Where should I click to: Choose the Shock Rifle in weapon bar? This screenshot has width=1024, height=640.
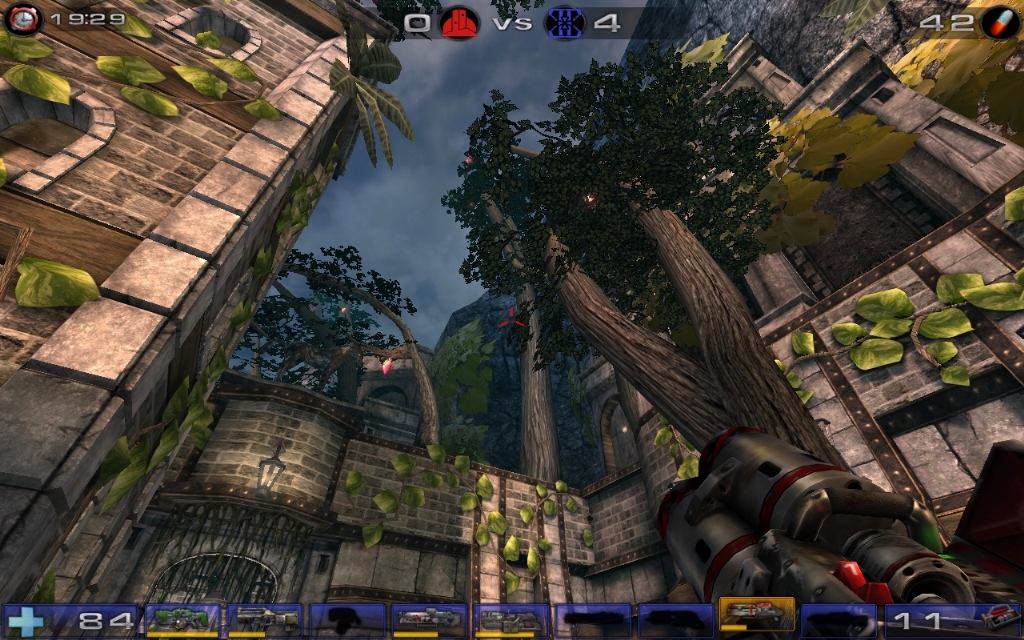click(x=428, y=619)
